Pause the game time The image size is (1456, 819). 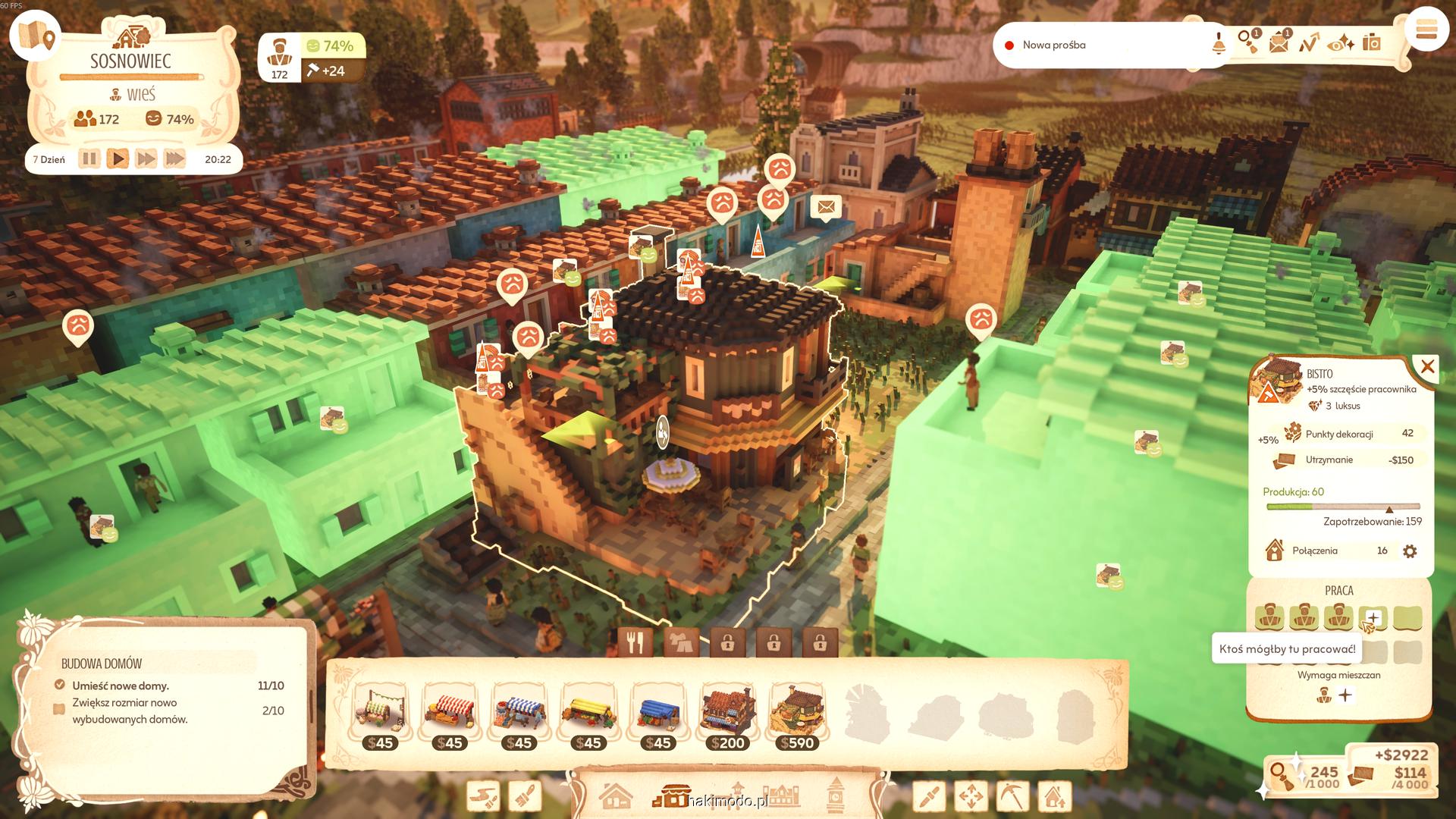click(x=89, y=159)
